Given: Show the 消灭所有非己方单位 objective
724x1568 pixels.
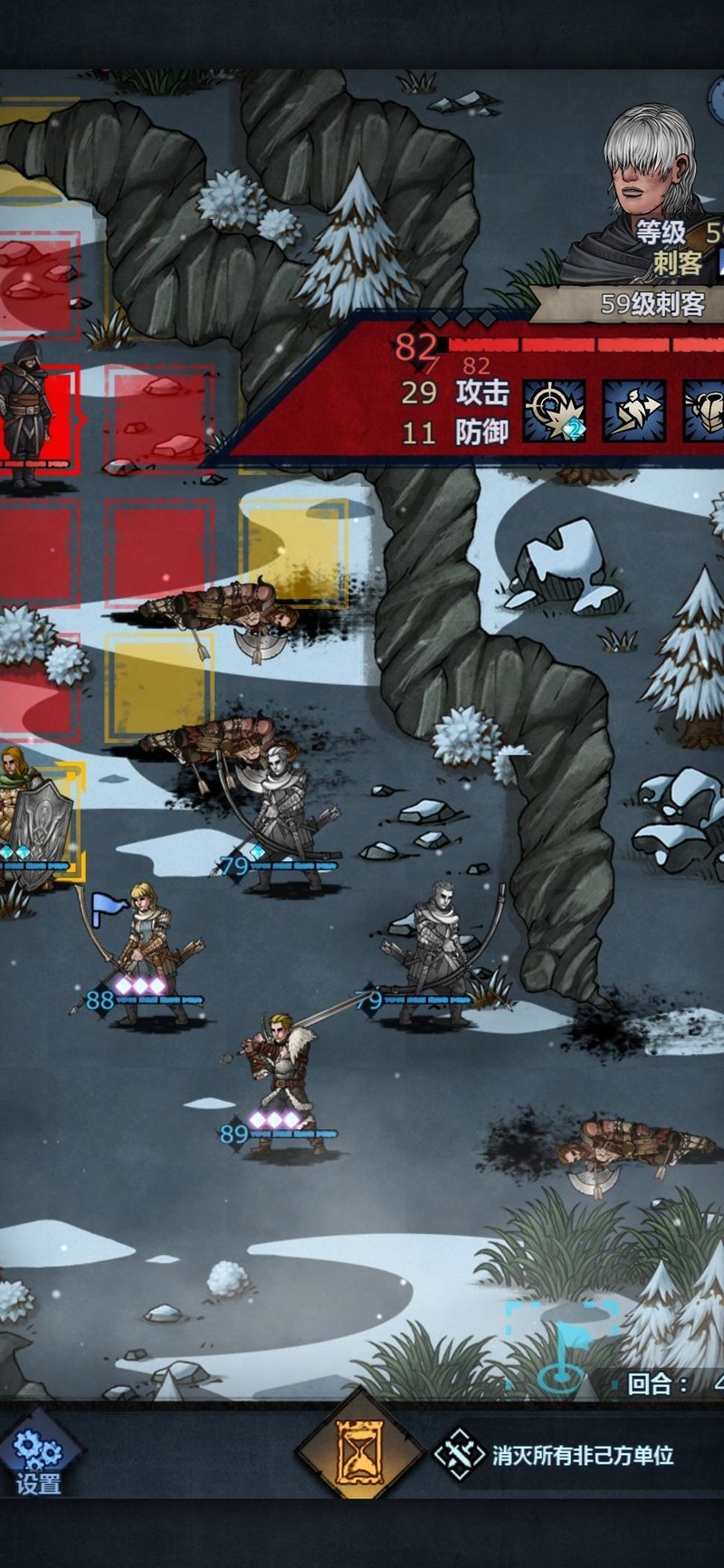Looking at the screenshot, I should (x=557, y=1455).
